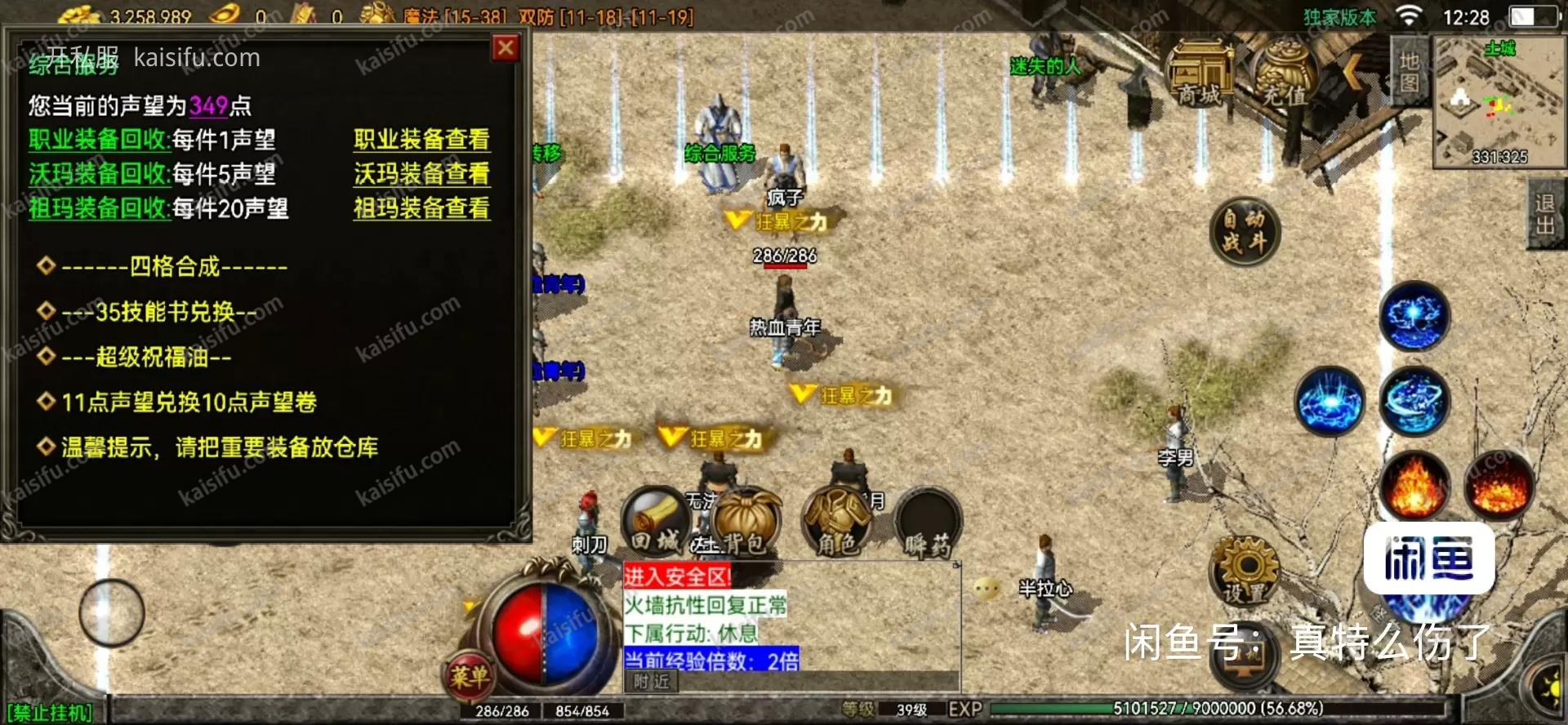
Task: View 沃玛装备查看 equipment list
Action: [421, 174]
